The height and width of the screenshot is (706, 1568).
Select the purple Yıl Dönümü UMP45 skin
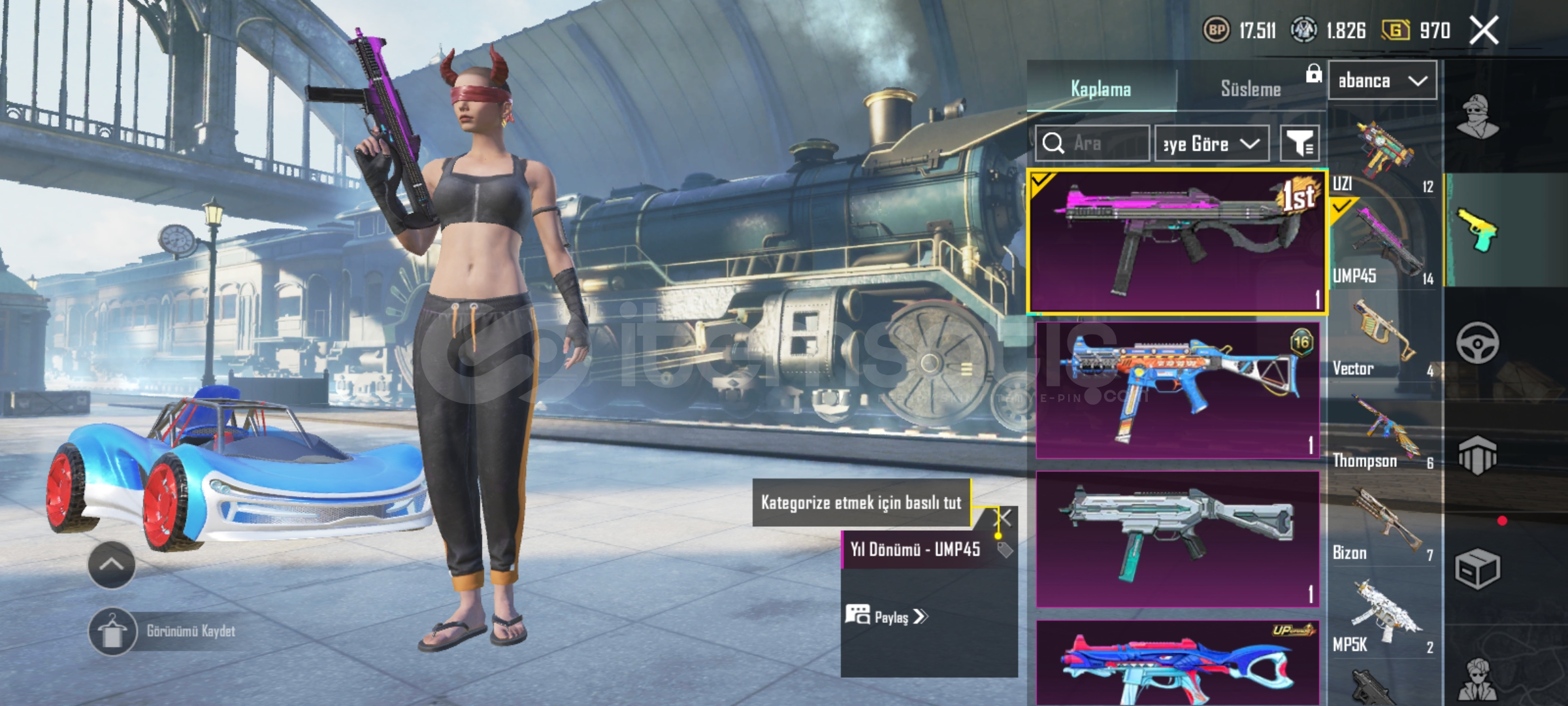coord(1177,241)
